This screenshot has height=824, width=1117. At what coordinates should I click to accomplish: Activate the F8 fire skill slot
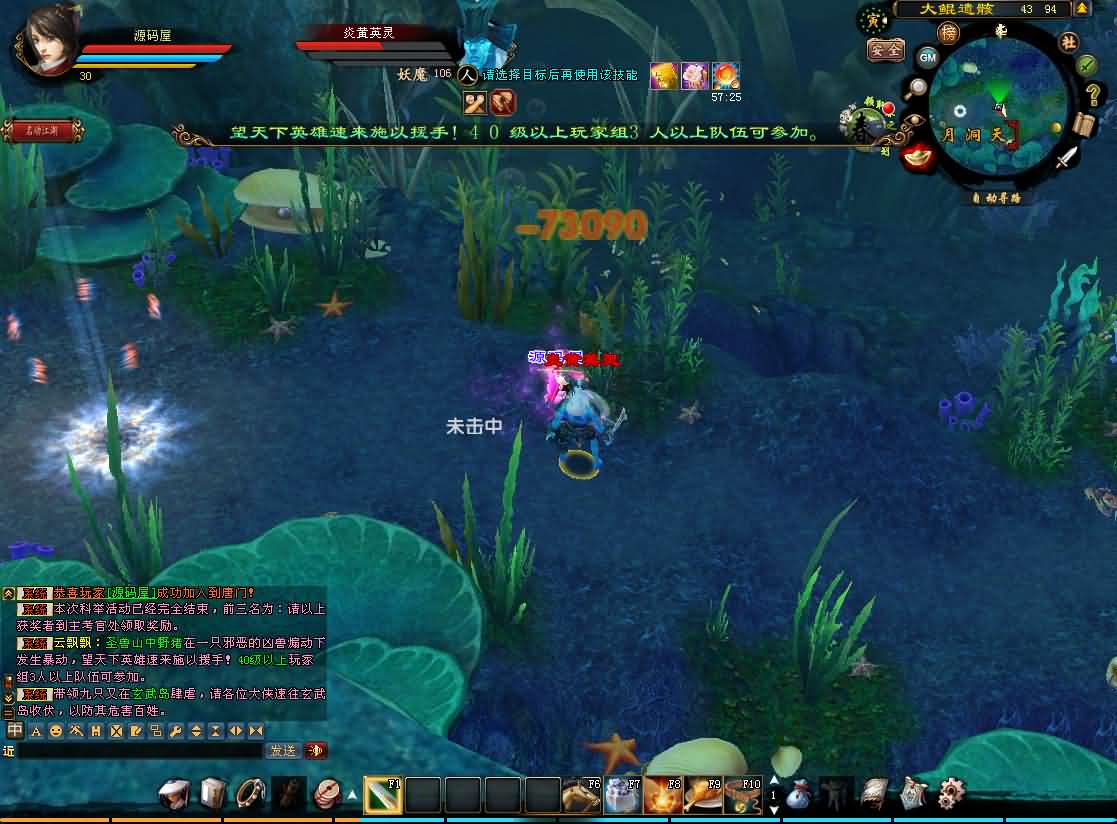[x=662, y=795]
